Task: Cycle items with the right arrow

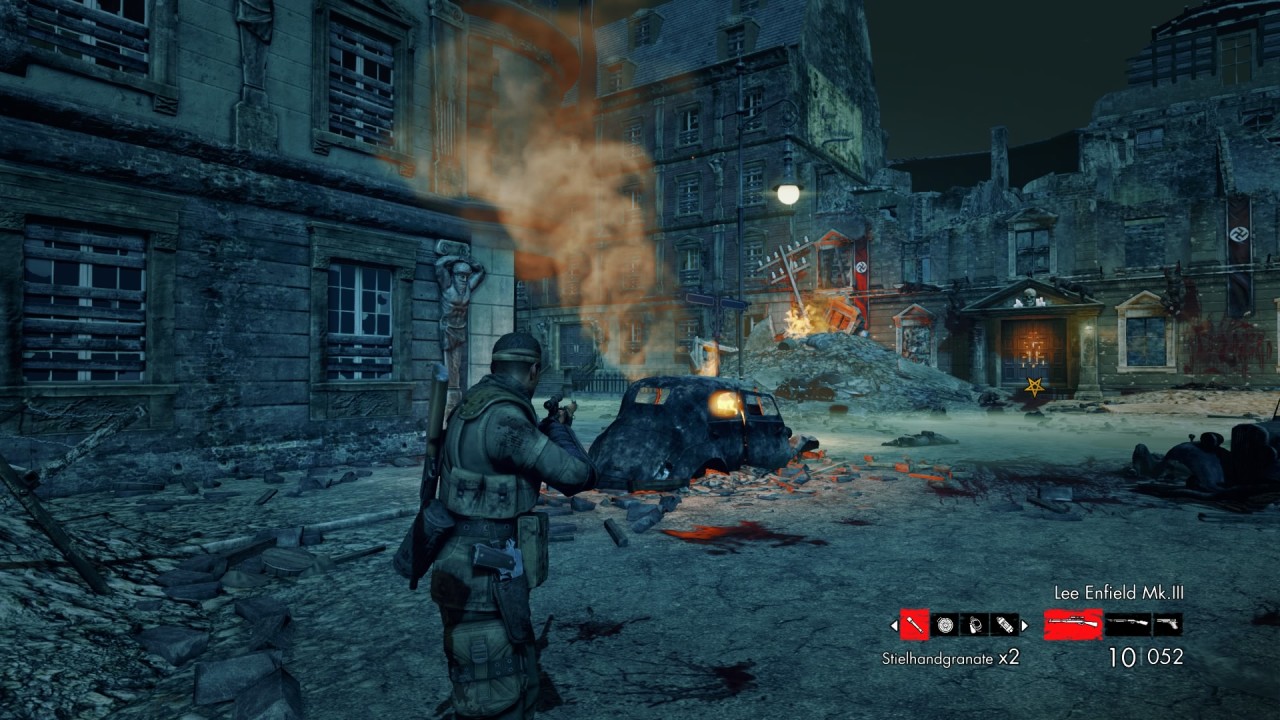Action: pos(1025,626)
